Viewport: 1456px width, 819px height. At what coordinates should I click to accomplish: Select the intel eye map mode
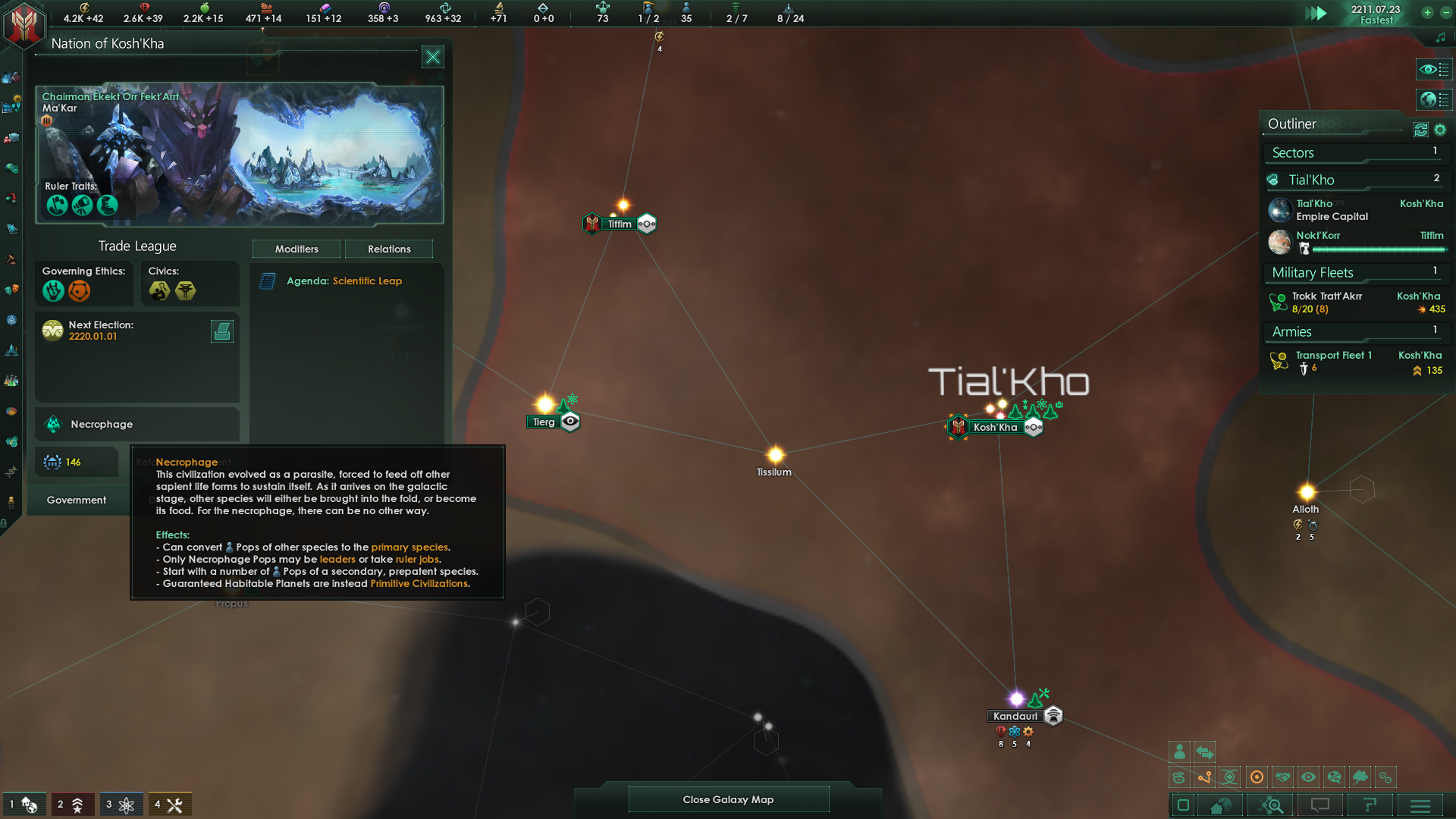click(x=1309, y=777)
